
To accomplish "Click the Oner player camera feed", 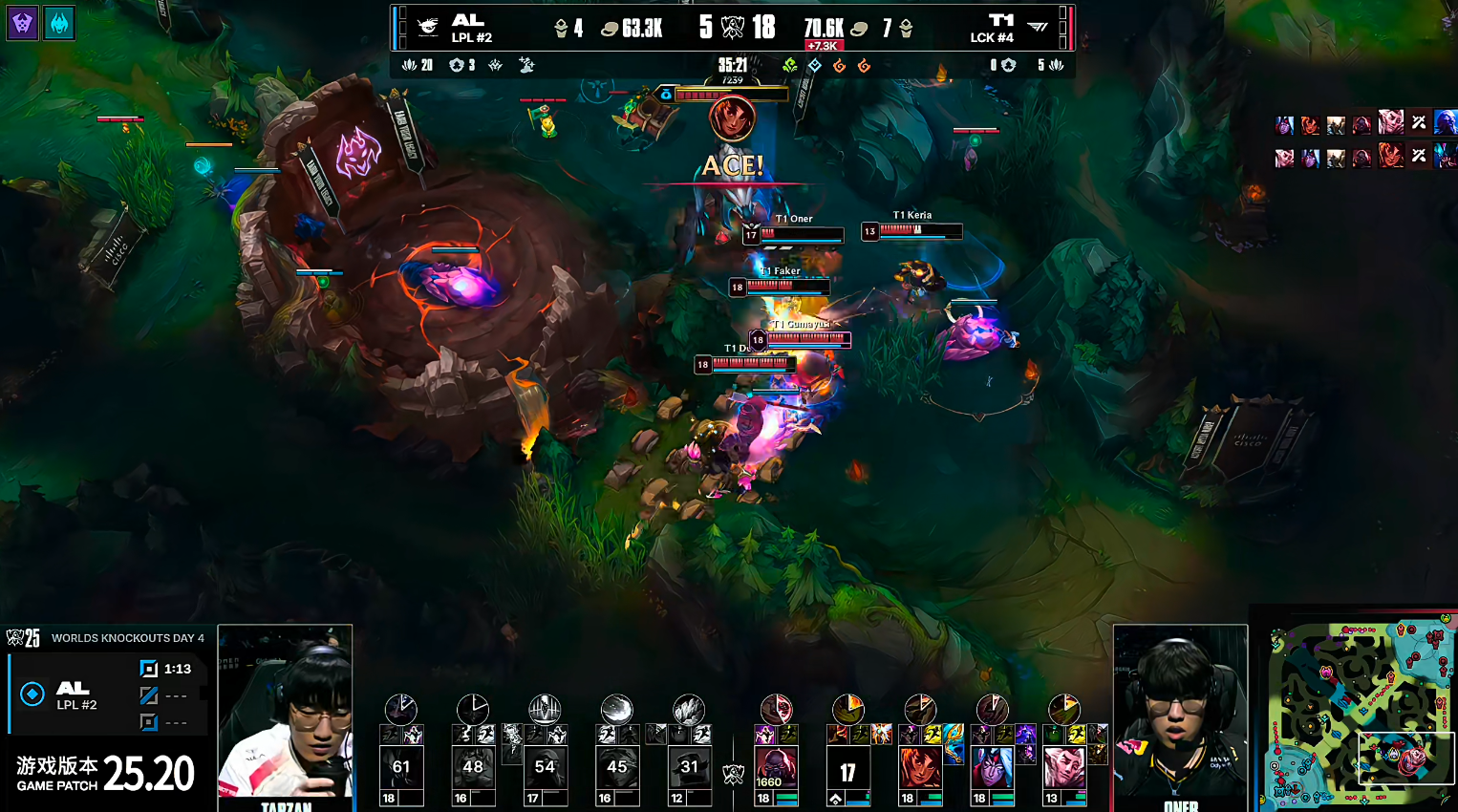I will coord(1180,716).
